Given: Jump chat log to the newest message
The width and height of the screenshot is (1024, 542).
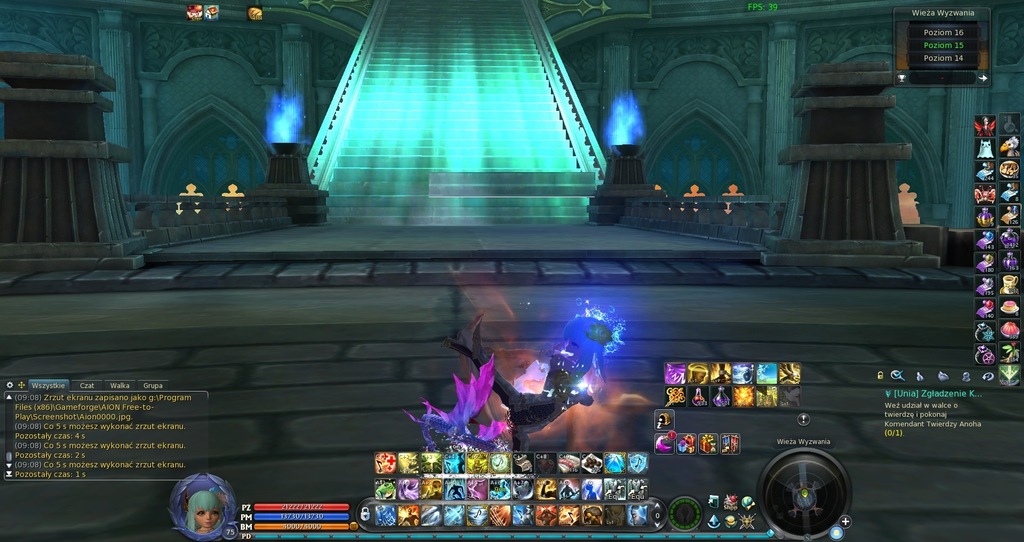Looking at the screenshot, I should 9,474.
